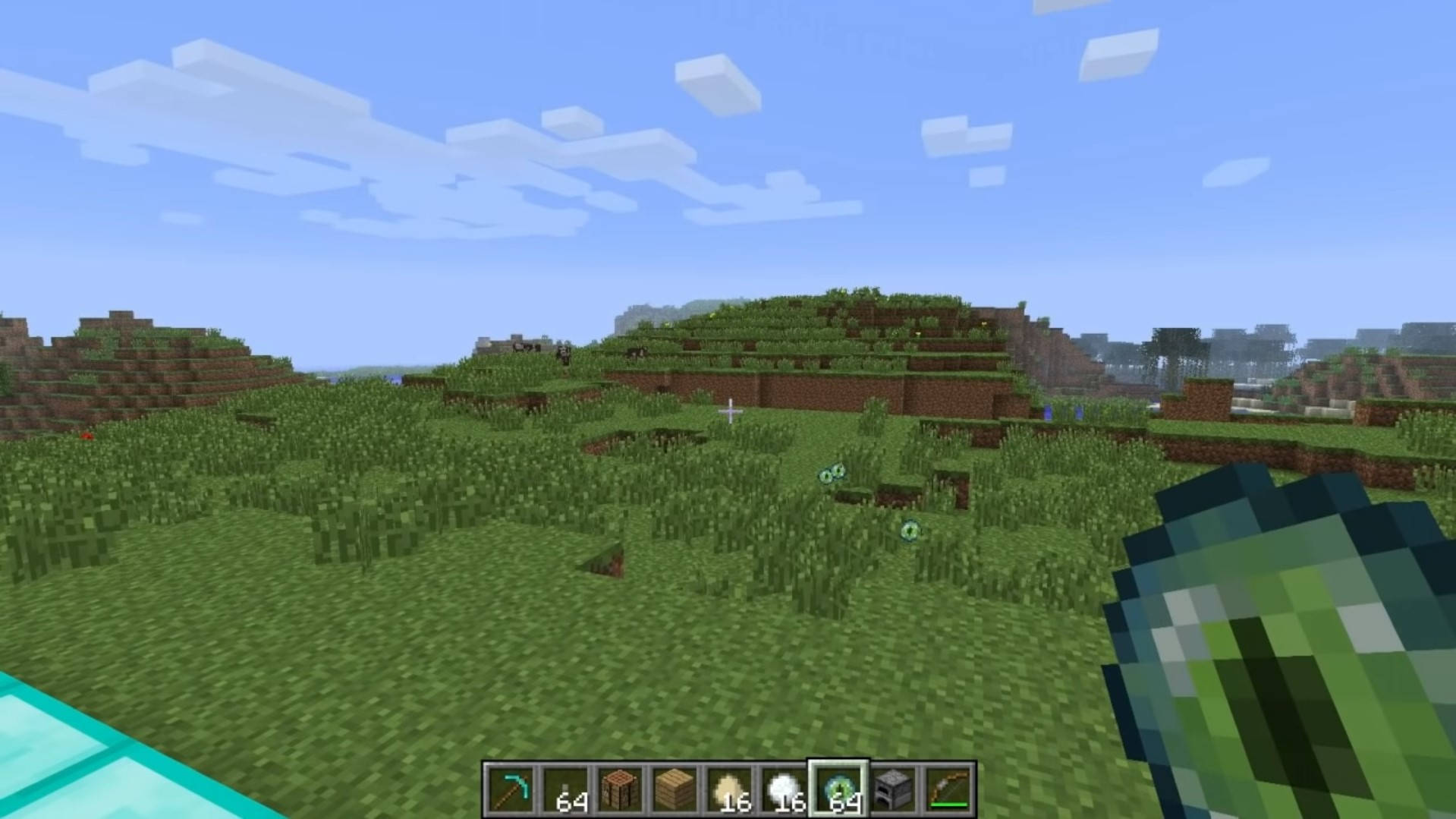Switch to the furnace hotbar slot
The height and width of the screenshot is (819, 1456).
[x=893, y=790]
